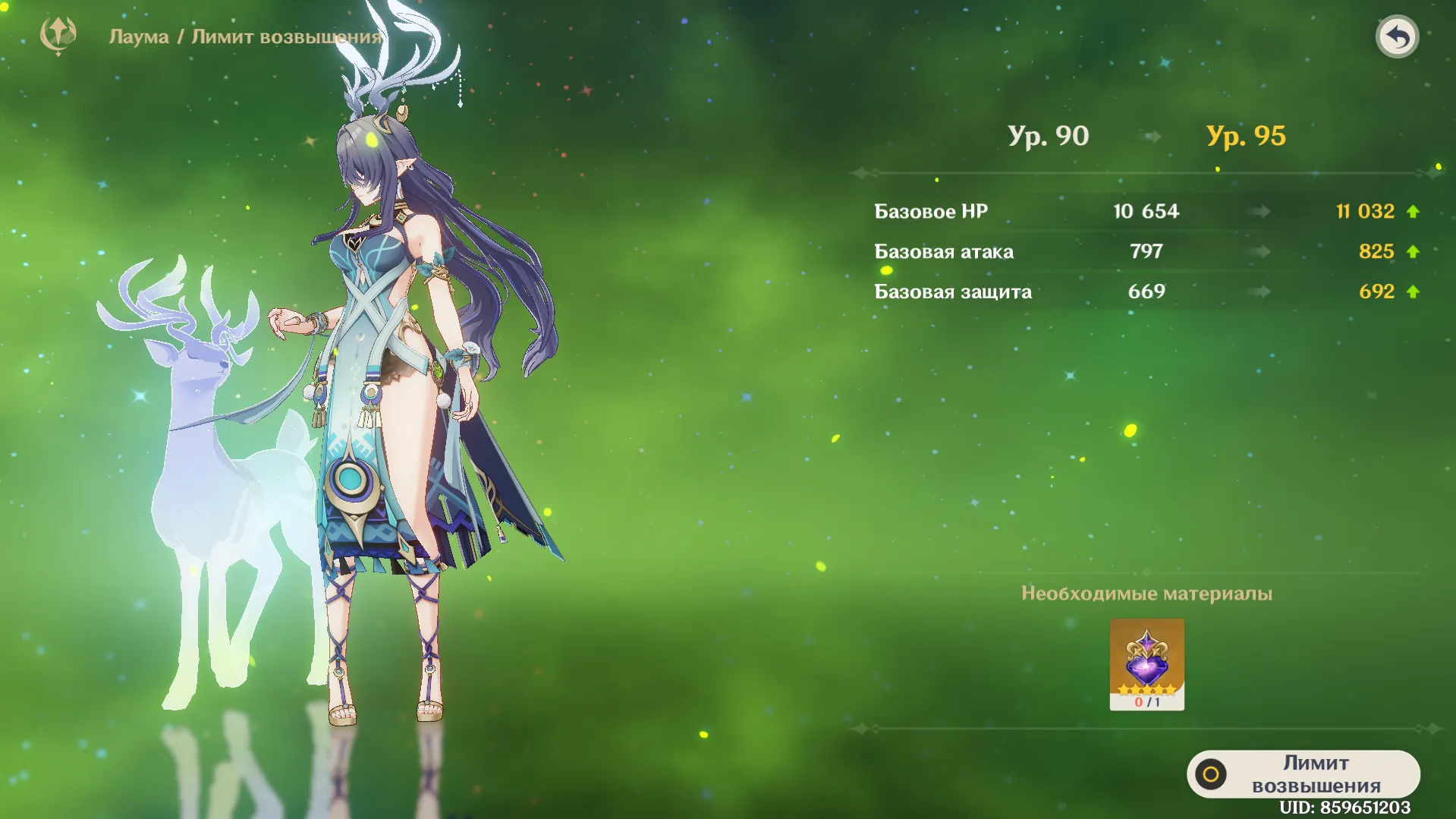Select the purple gem required material slot
1456x819 pixels.
[x=1146, y=664]
